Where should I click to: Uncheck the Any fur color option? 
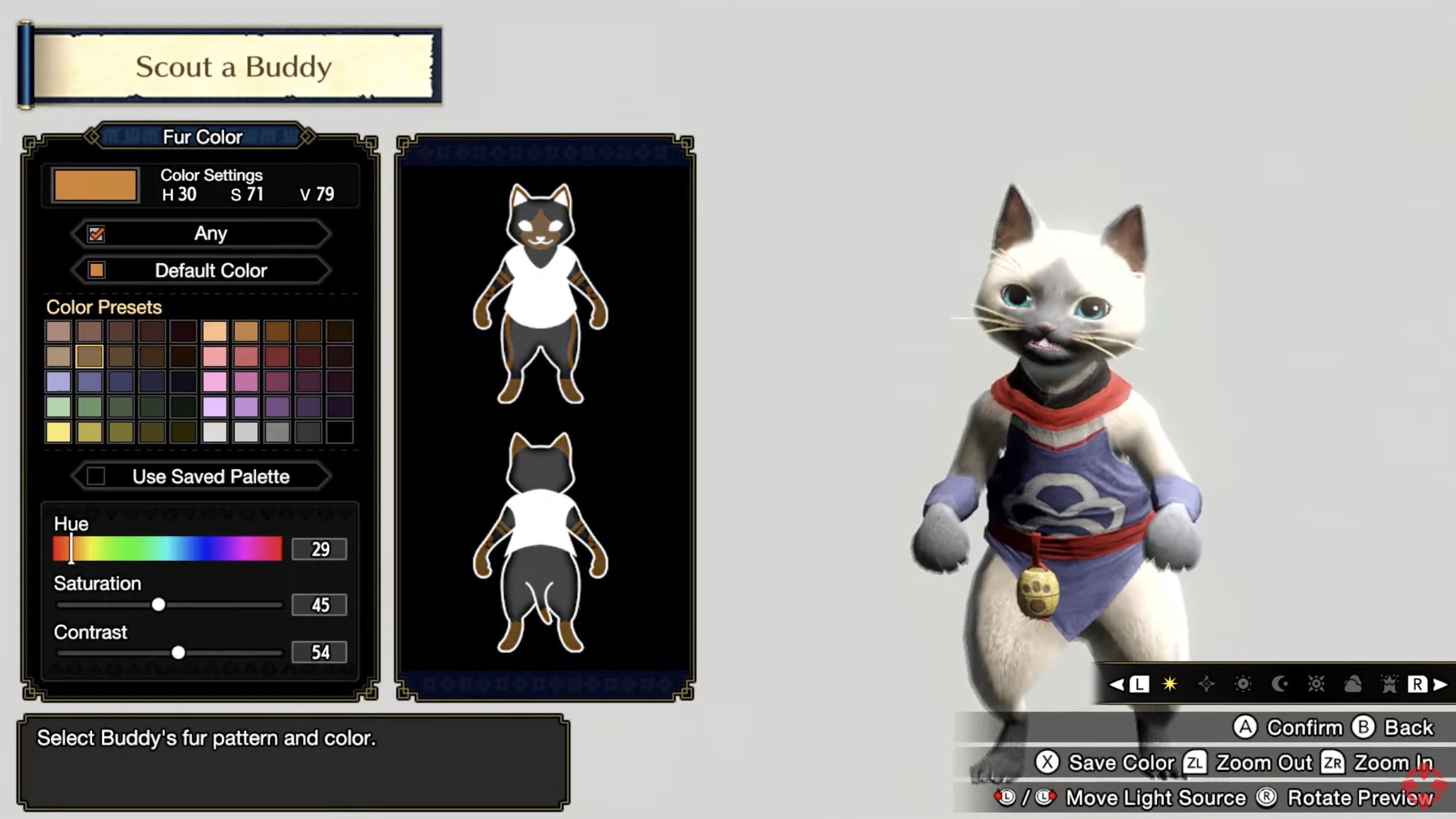point(96,234)
